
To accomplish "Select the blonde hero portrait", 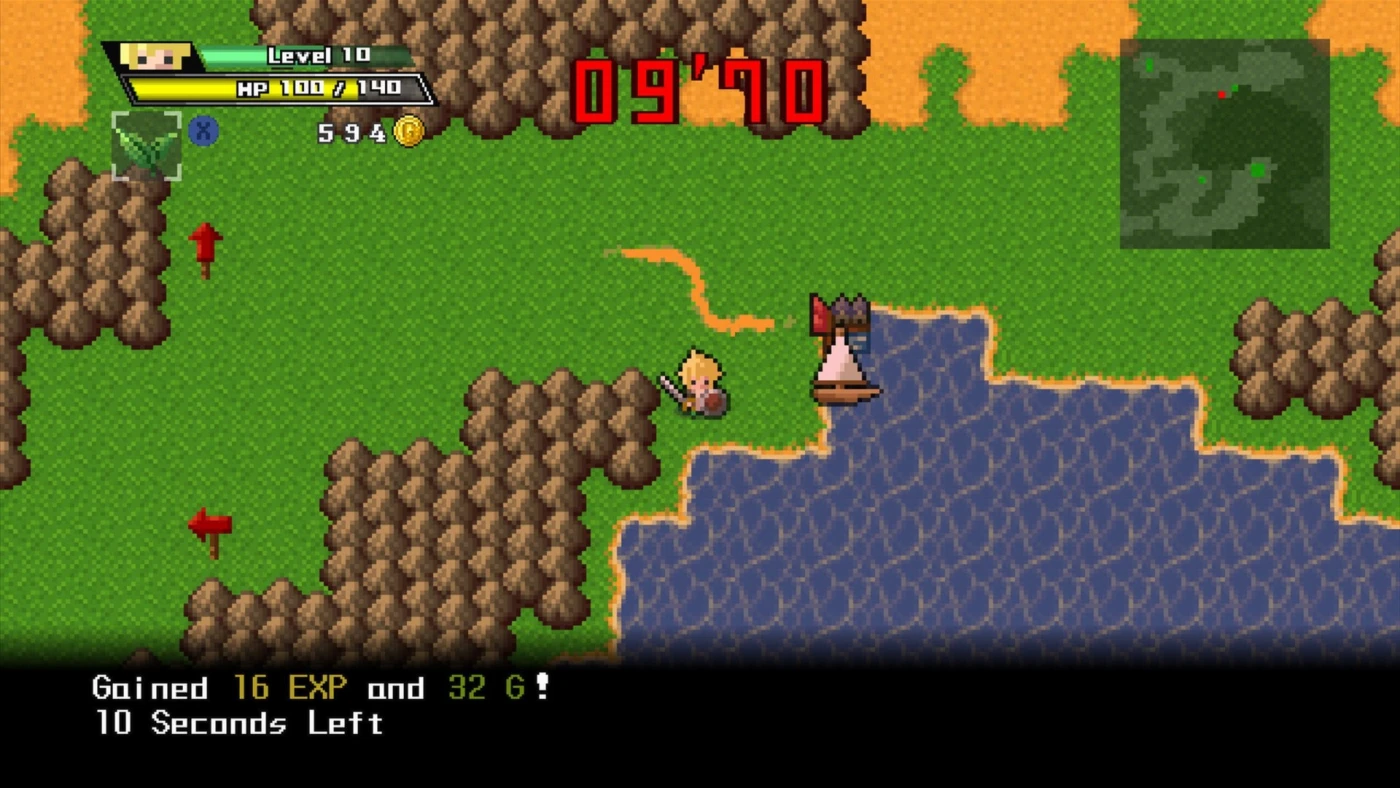I will (155, 56).
